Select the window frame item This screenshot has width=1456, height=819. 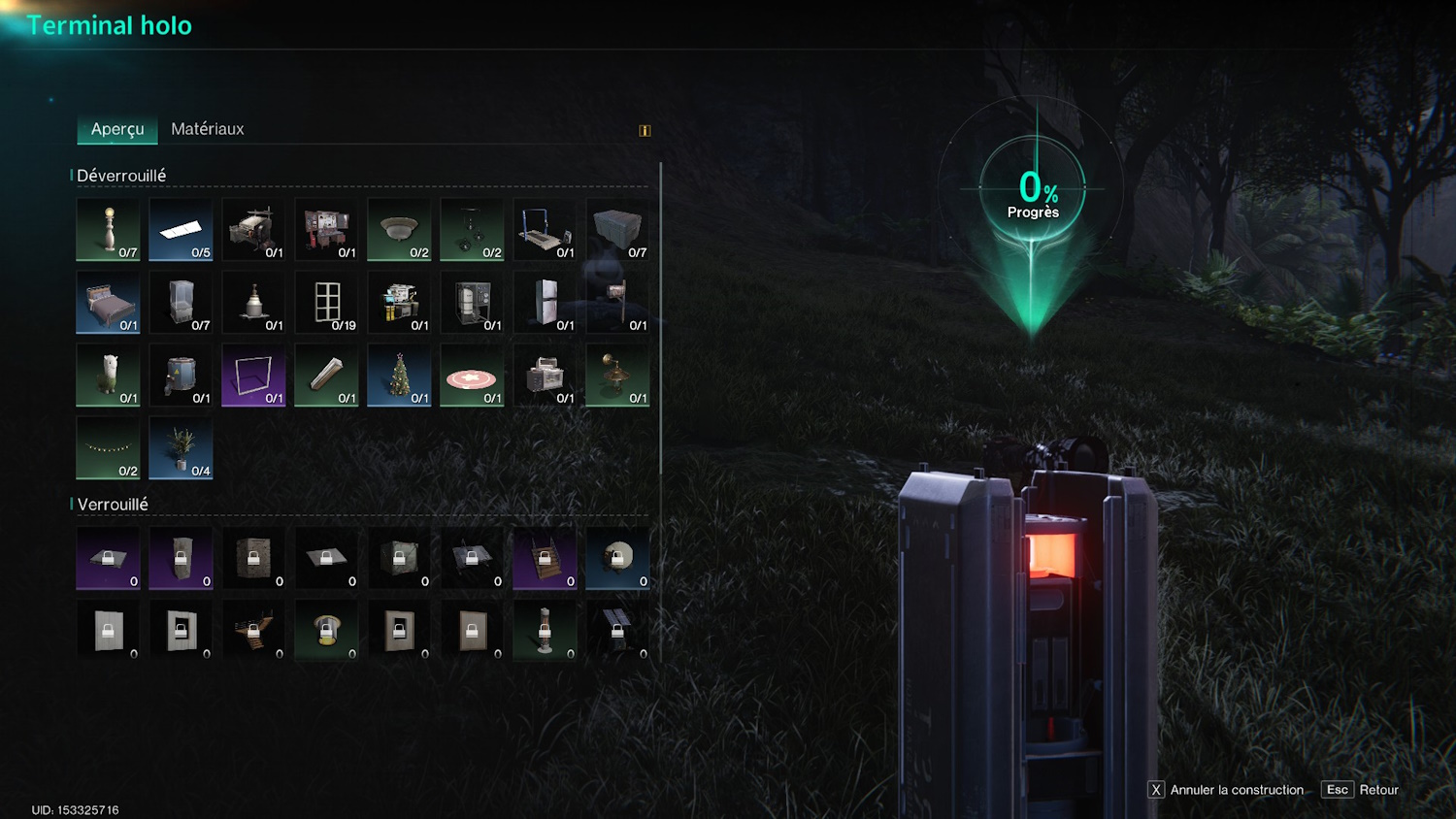tap(326, 303)
